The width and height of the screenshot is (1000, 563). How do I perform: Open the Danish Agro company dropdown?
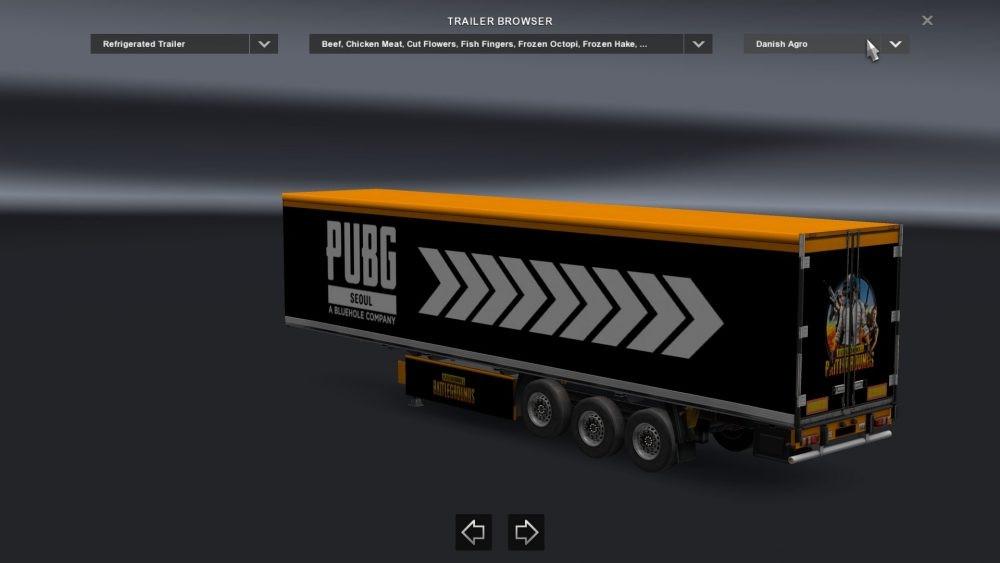(895, 44)
